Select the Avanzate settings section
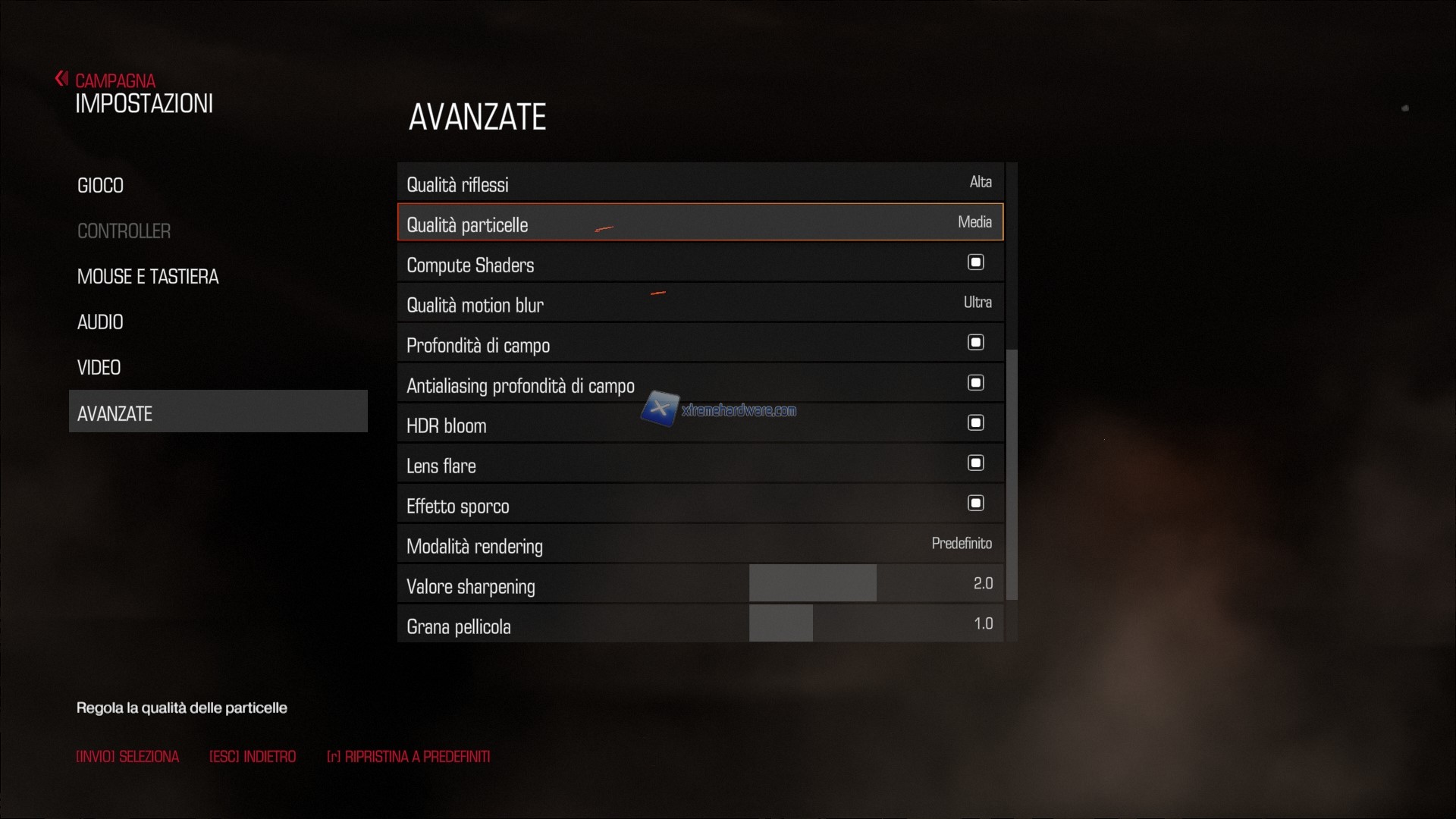The width and height of the screenshot is (1456, 819). 218,413
